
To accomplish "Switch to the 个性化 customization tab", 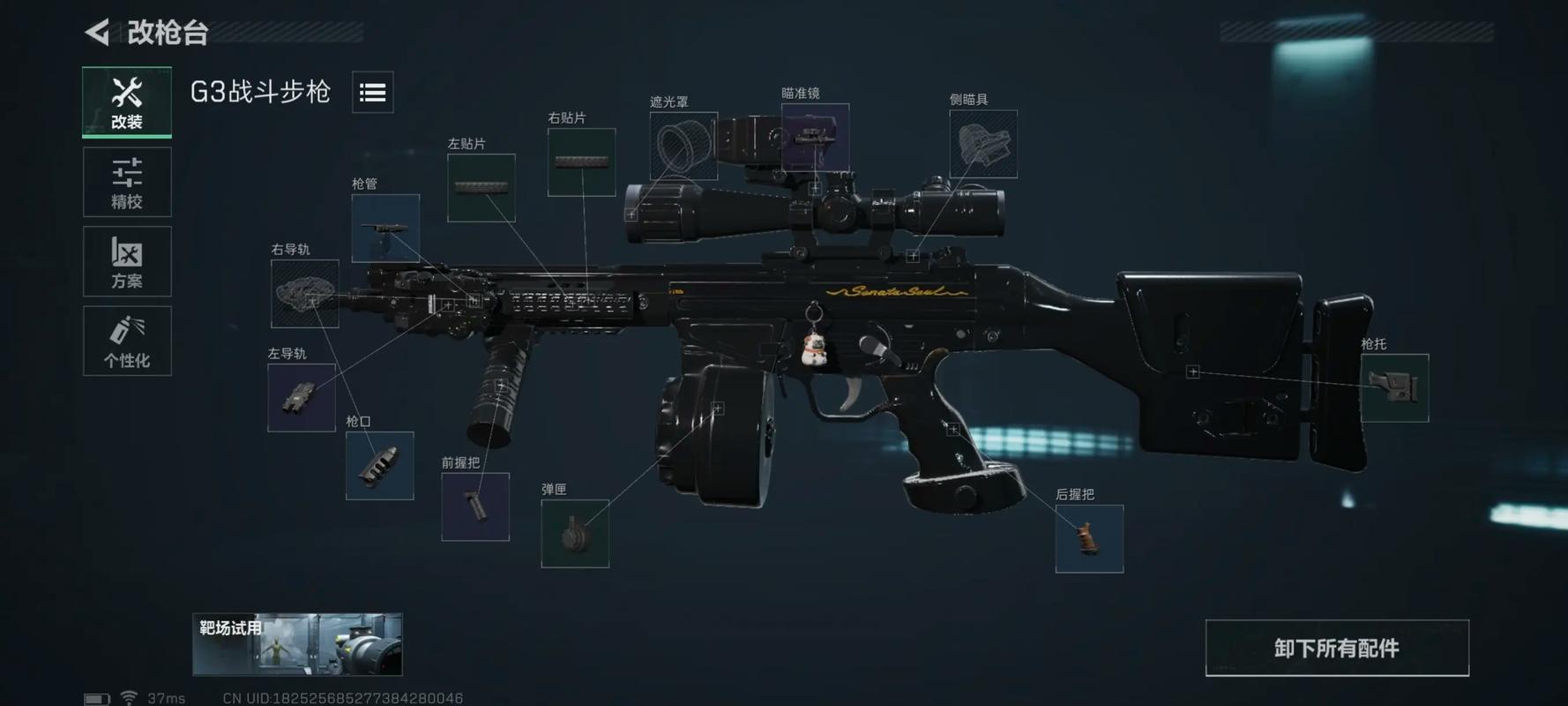I will click(127, 341).
